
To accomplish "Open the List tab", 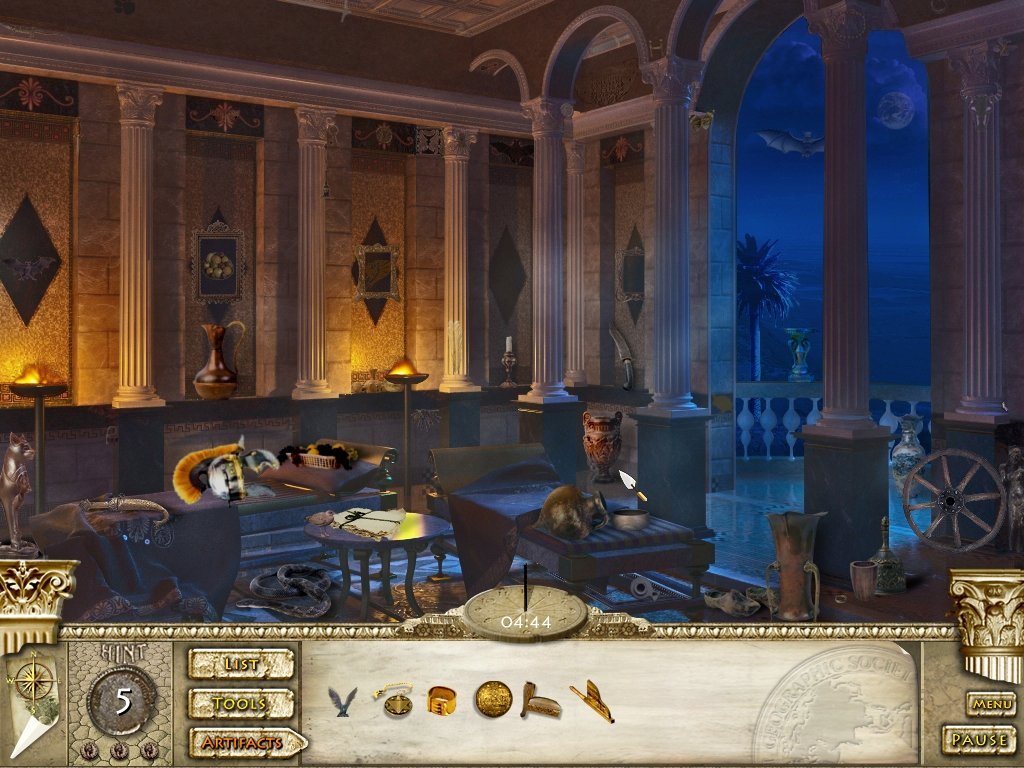I will click(241, 663).
